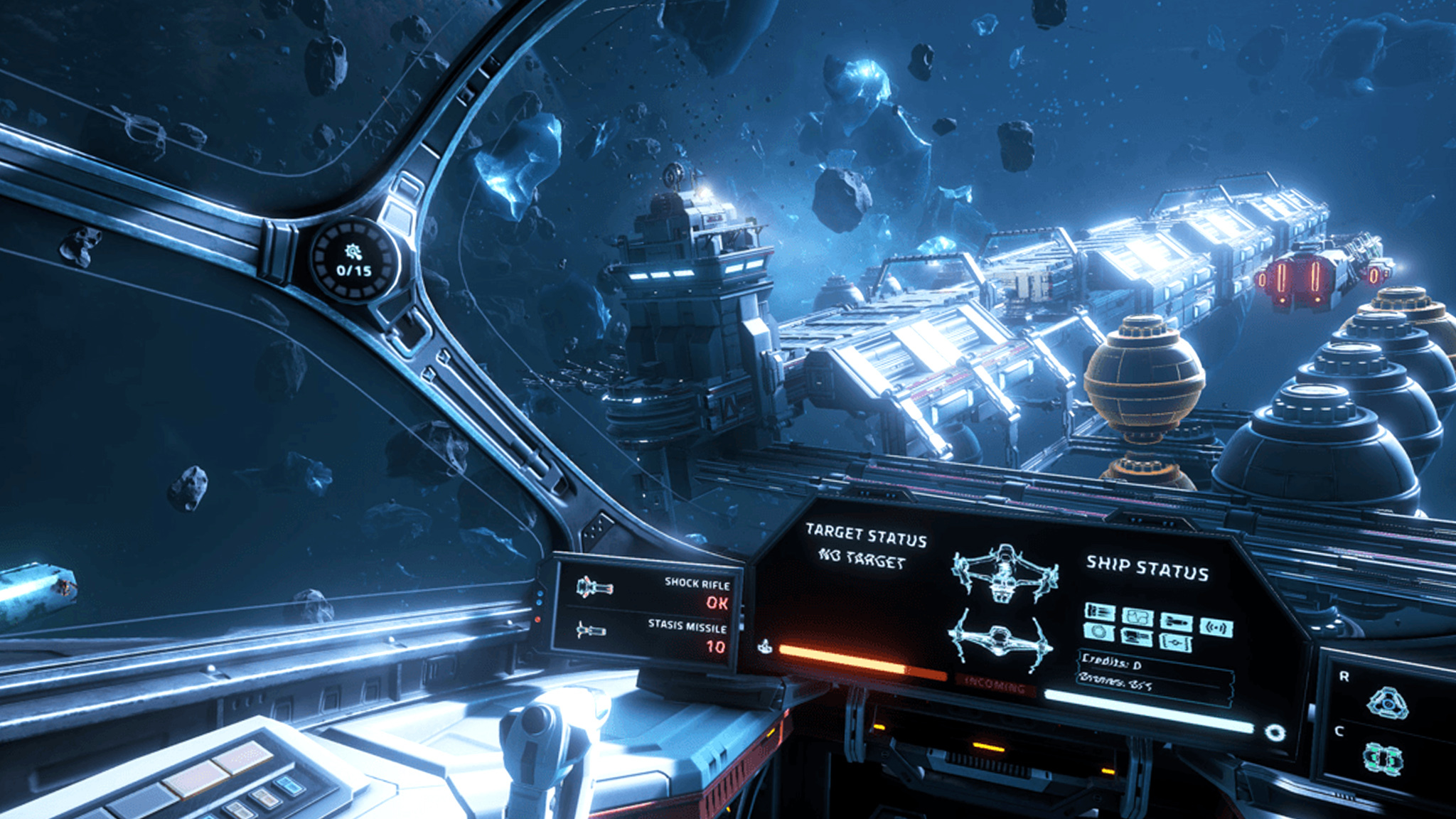Click the missile-shaped ship status icon

point(1176,622)
